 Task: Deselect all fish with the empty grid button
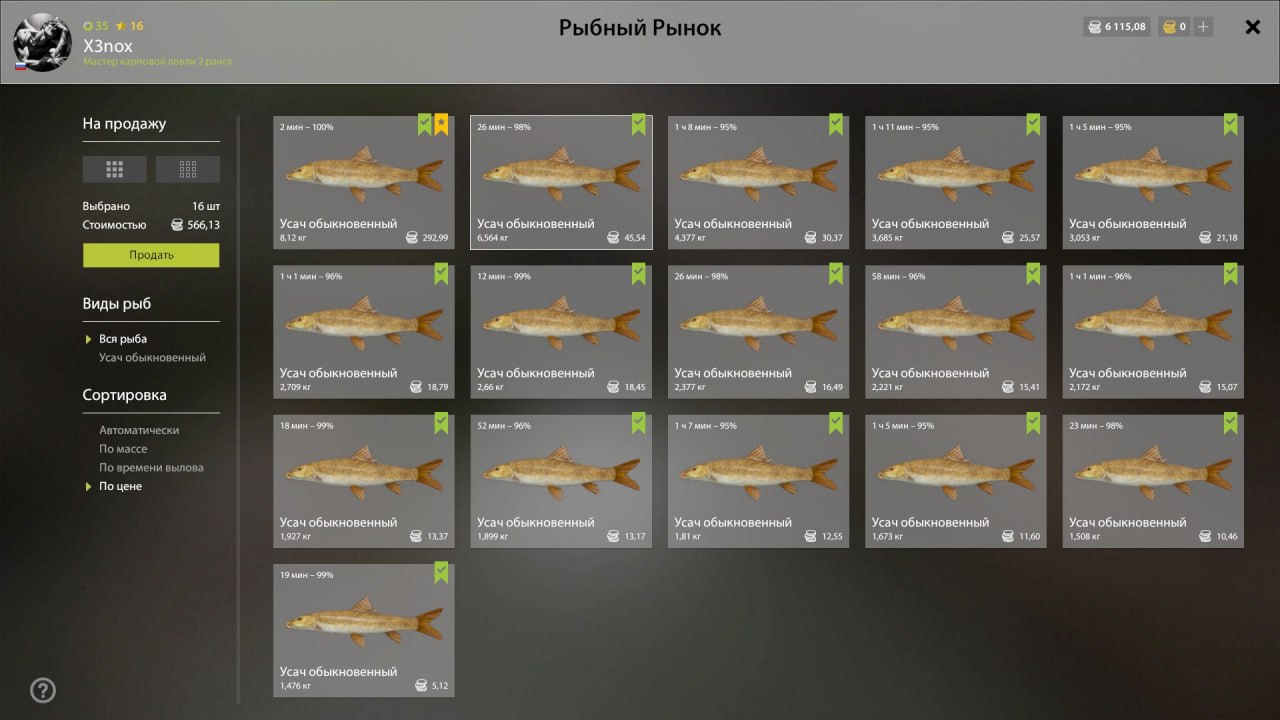pyautogui.click(x=188, y=169)
